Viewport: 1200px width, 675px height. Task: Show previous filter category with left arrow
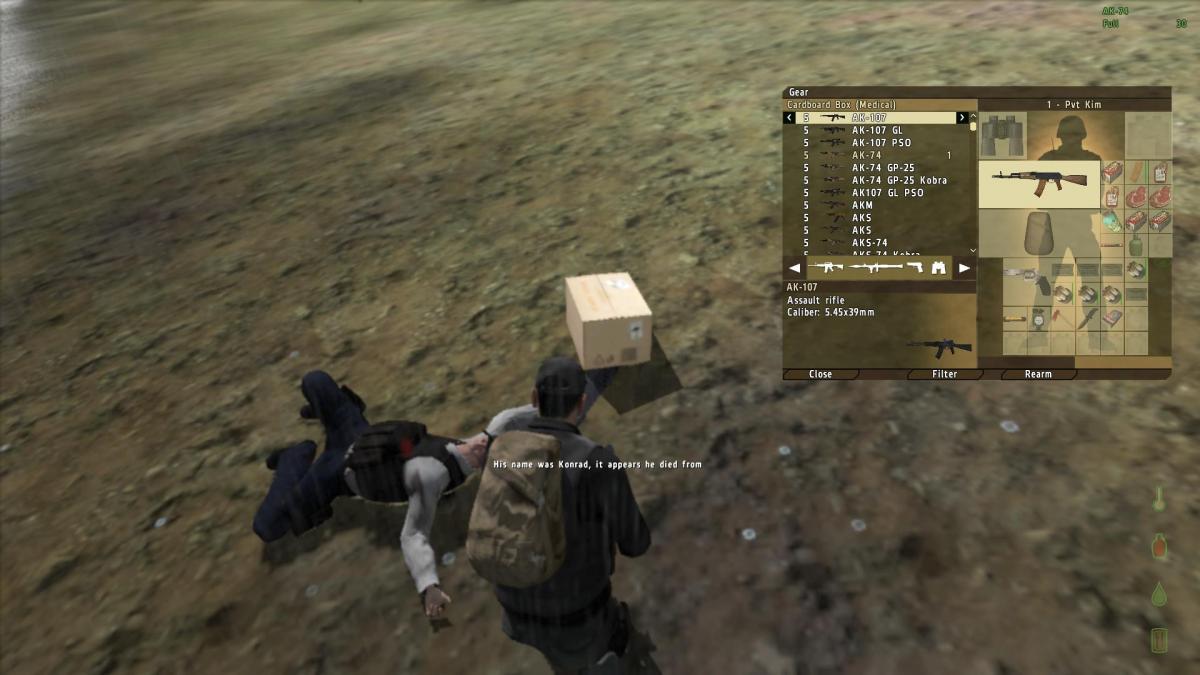(795, 268)
